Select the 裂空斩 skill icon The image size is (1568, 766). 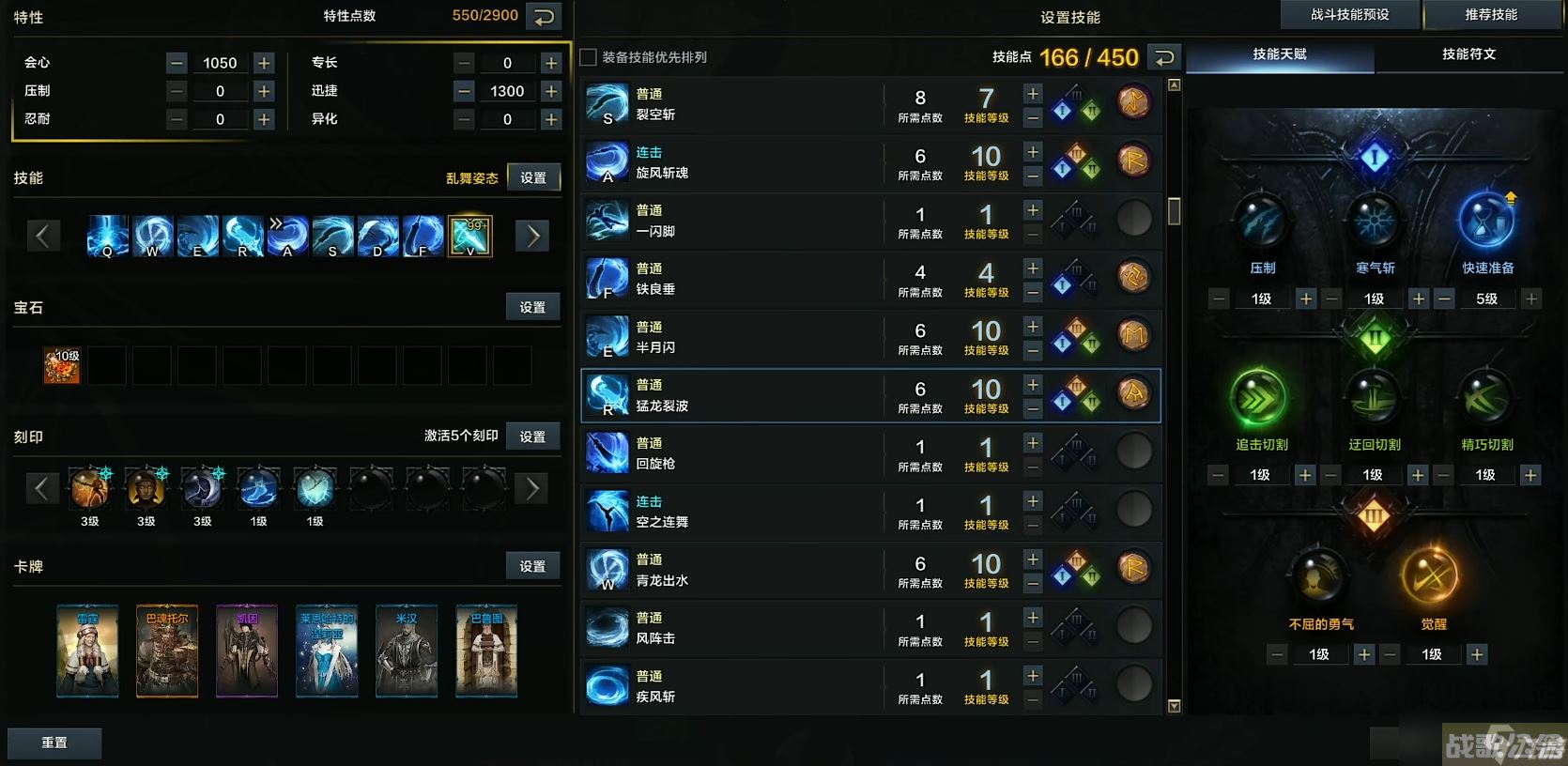[607, 104]
